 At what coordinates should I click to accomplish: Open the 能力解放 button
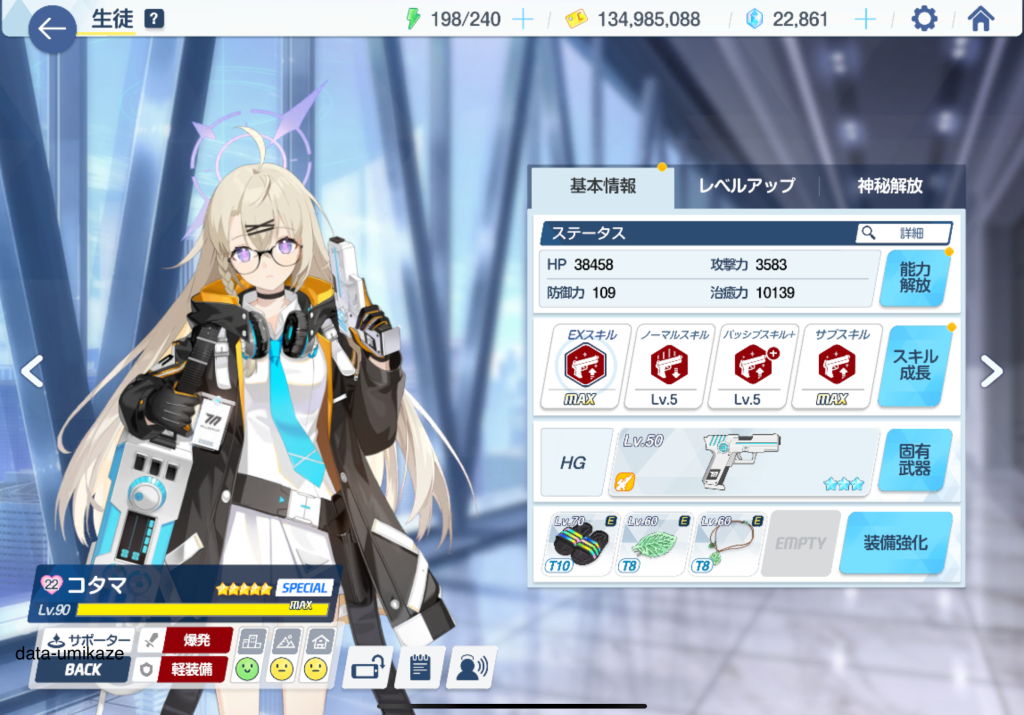914,278
